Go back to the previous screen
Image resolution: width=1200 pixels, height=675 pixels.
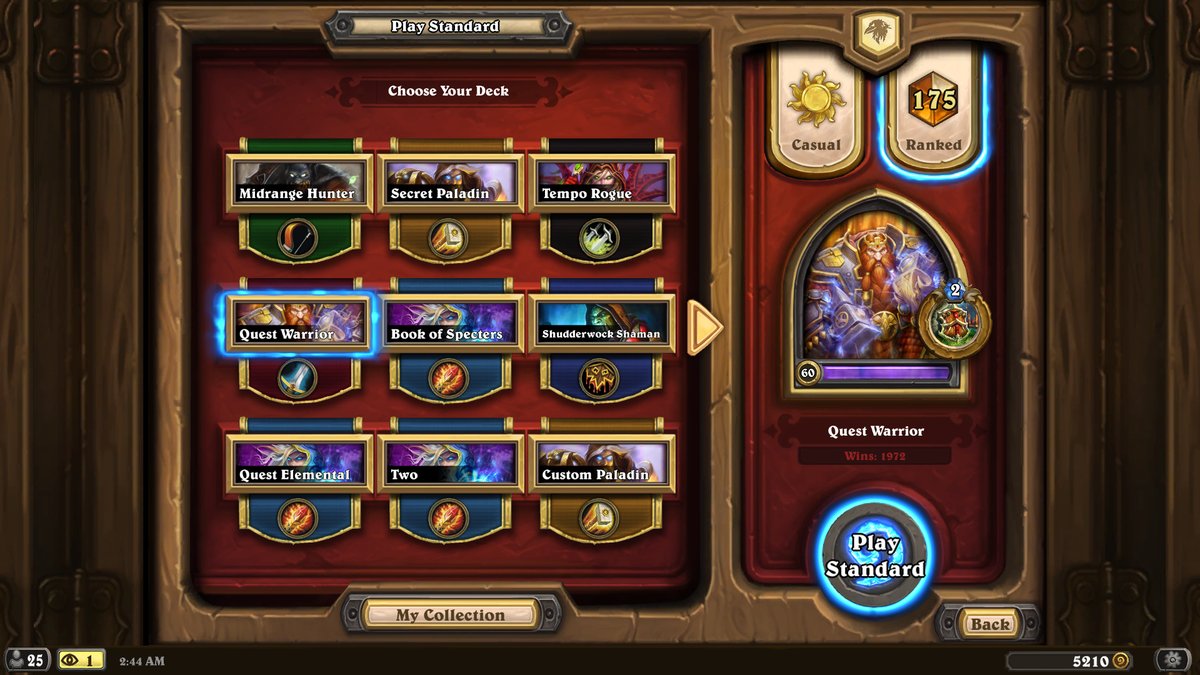coord(989,624)
